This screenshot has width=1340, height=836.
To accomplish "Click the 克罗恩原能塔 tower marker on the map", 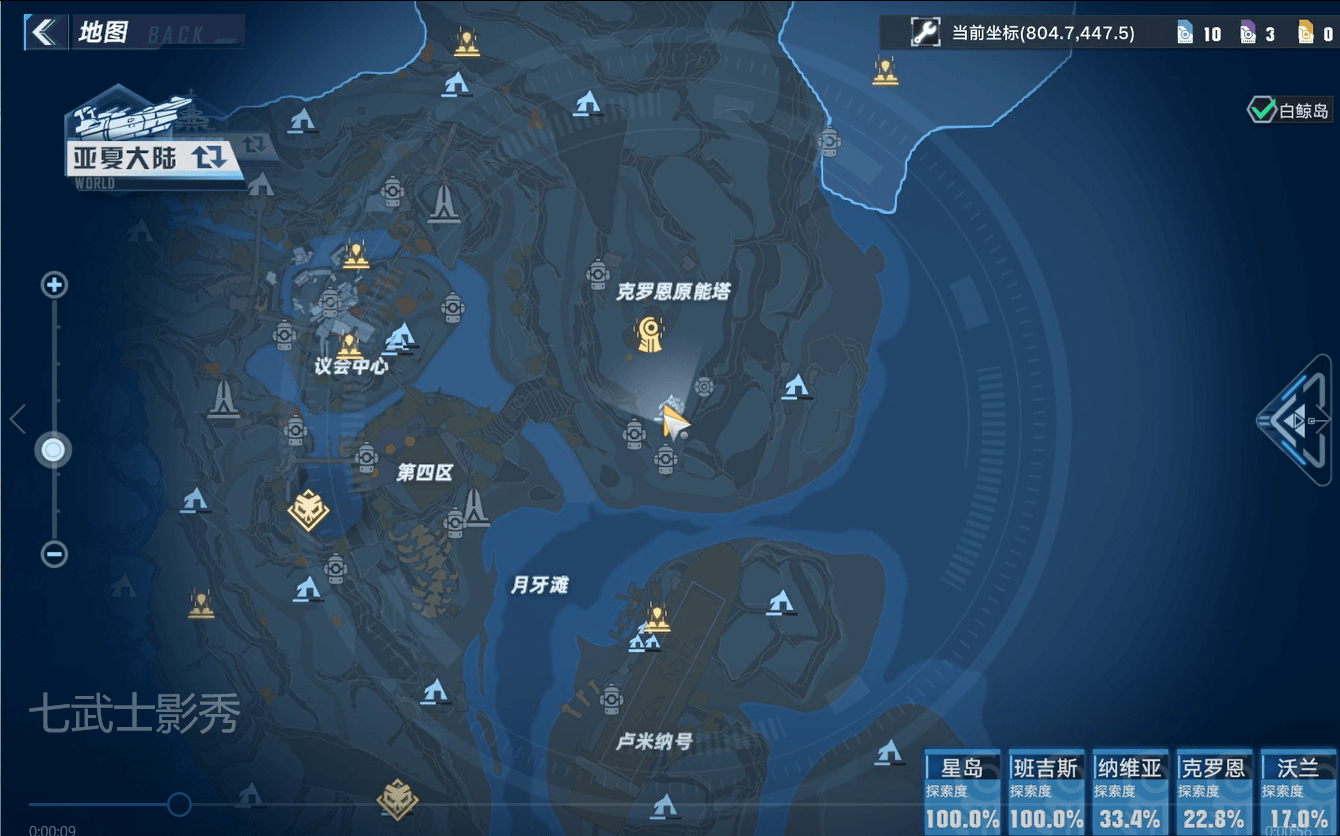I will 650,333.
